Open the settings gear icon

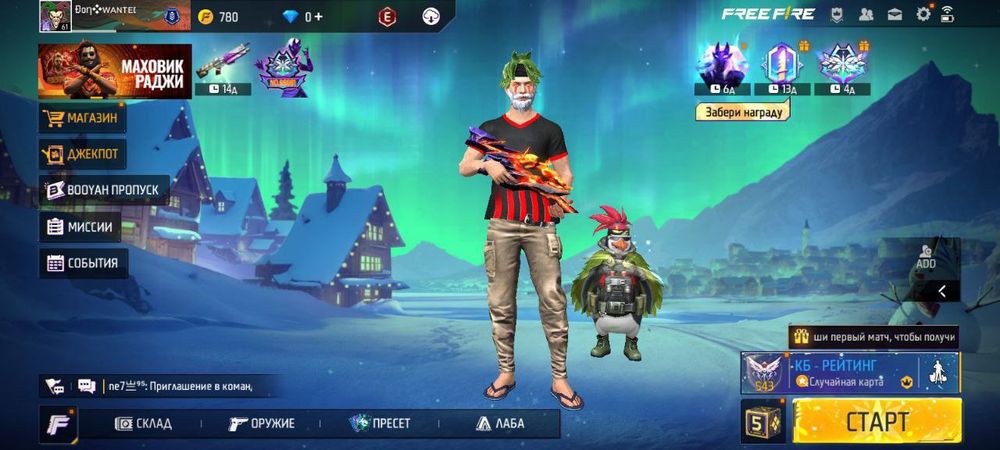click(923, 14)
